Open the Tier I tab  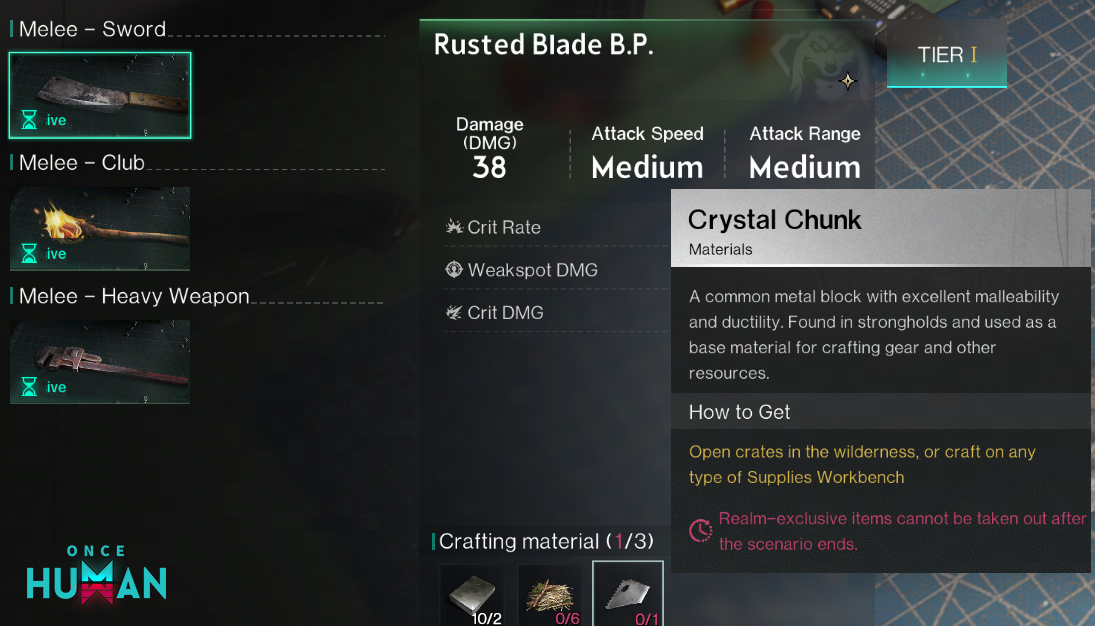[946, 55]
